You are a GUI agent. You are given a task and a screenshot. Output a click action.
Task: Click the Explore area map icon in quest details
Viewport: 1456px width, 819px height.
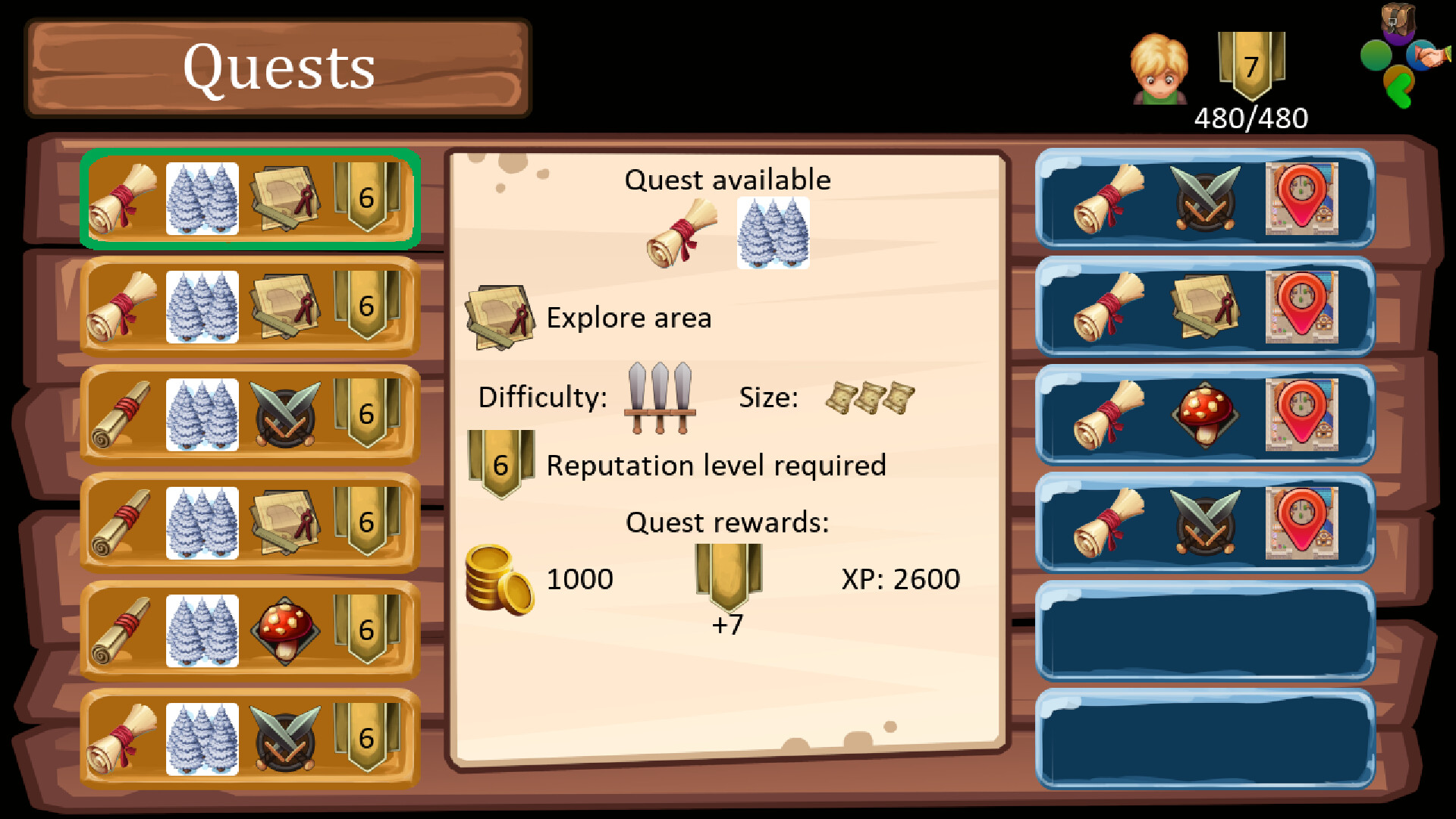500,315
